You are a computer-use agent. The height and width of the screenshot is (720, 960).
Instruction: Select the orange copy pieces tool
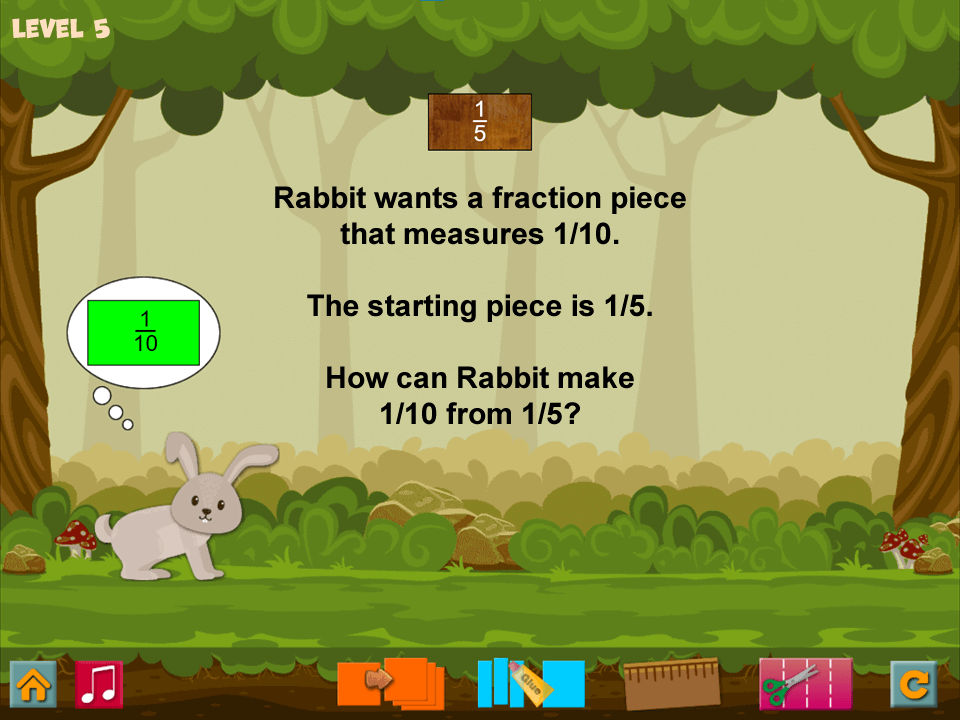tap(390, 683)
